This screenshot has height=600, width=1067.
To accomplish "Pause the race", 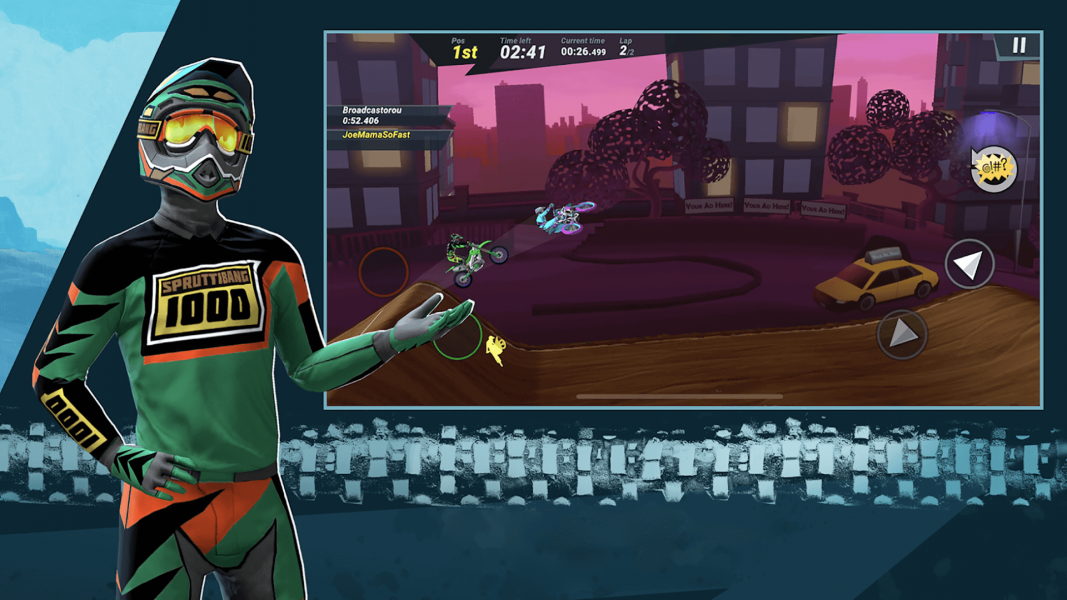I will click(1019, 46).
